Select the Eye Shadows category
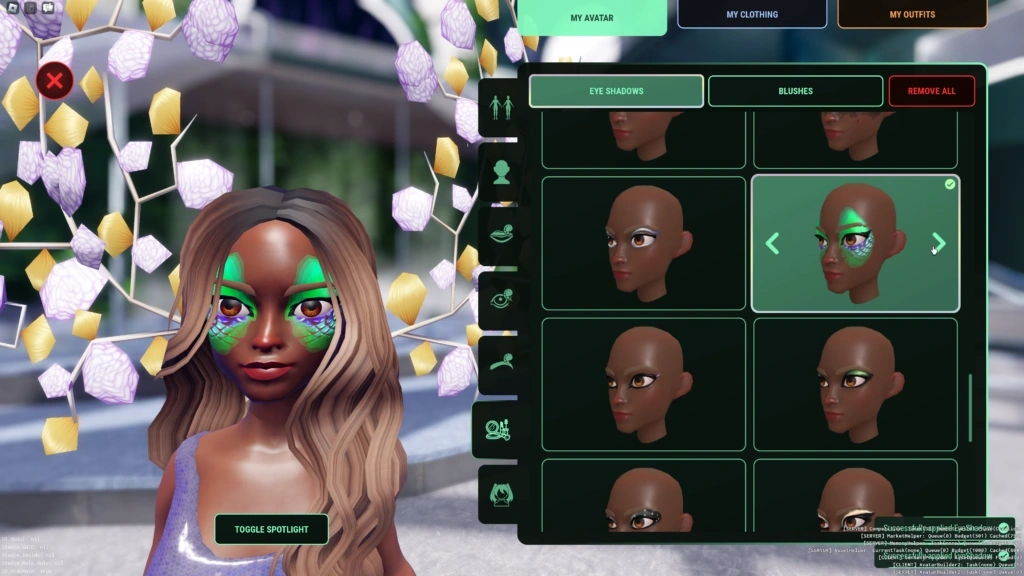The width and height of the screenshot is (1024, 576). (x=616, y=91)
